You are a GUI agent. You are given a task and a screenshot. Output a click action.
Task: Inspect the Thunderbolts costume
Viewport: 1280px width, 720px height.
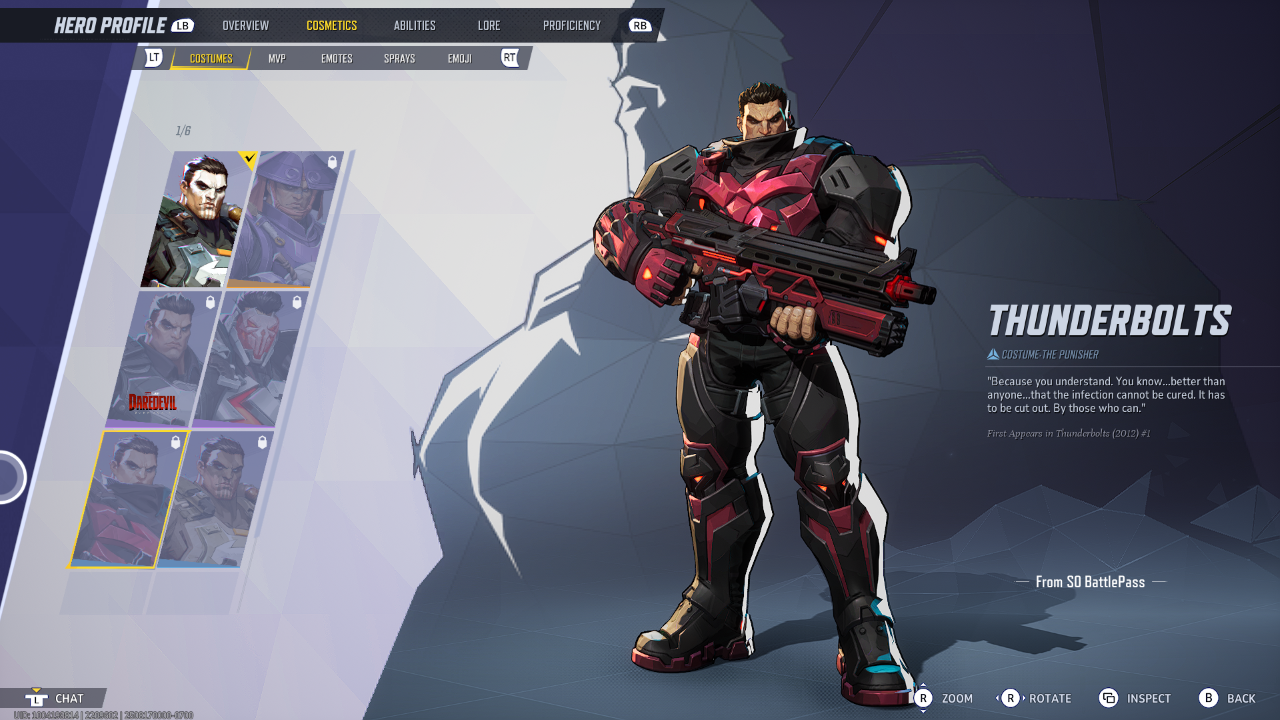click(x=1134, y=698)
